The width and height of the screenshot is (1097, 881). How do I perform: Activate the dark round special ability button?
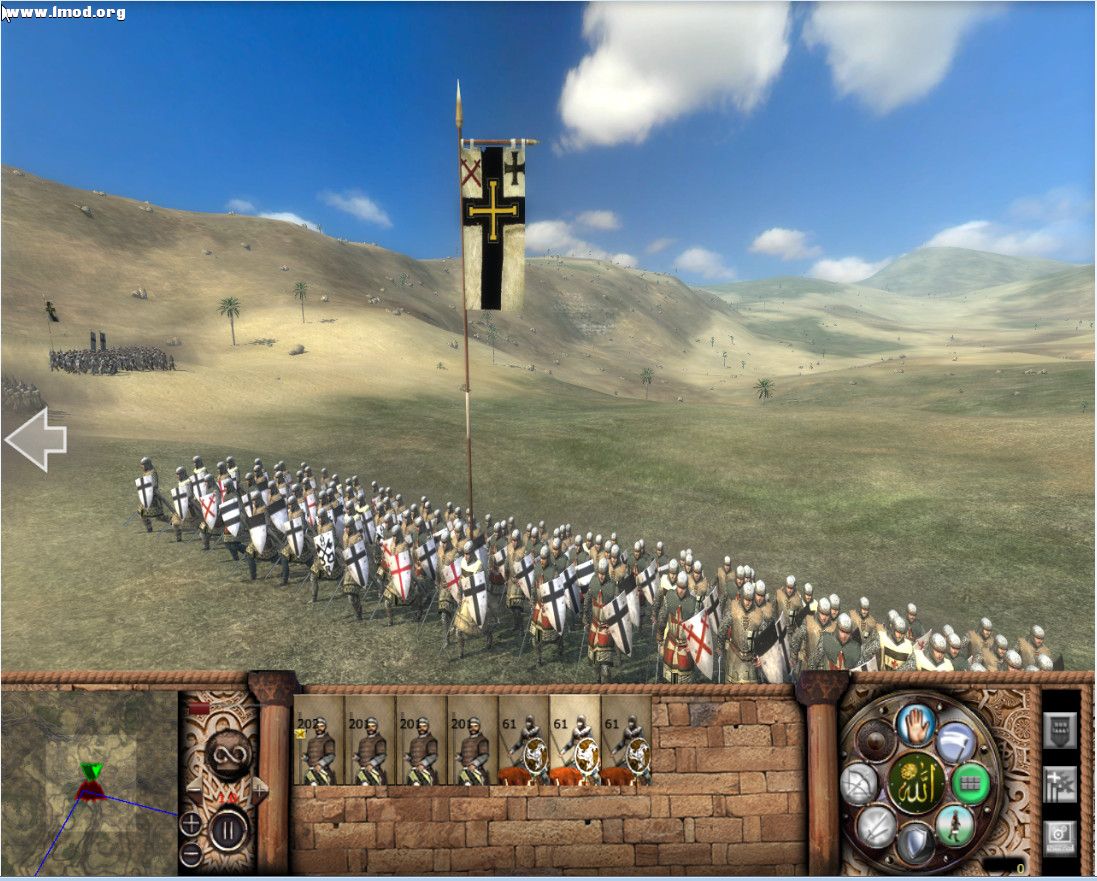coord(874,741)
